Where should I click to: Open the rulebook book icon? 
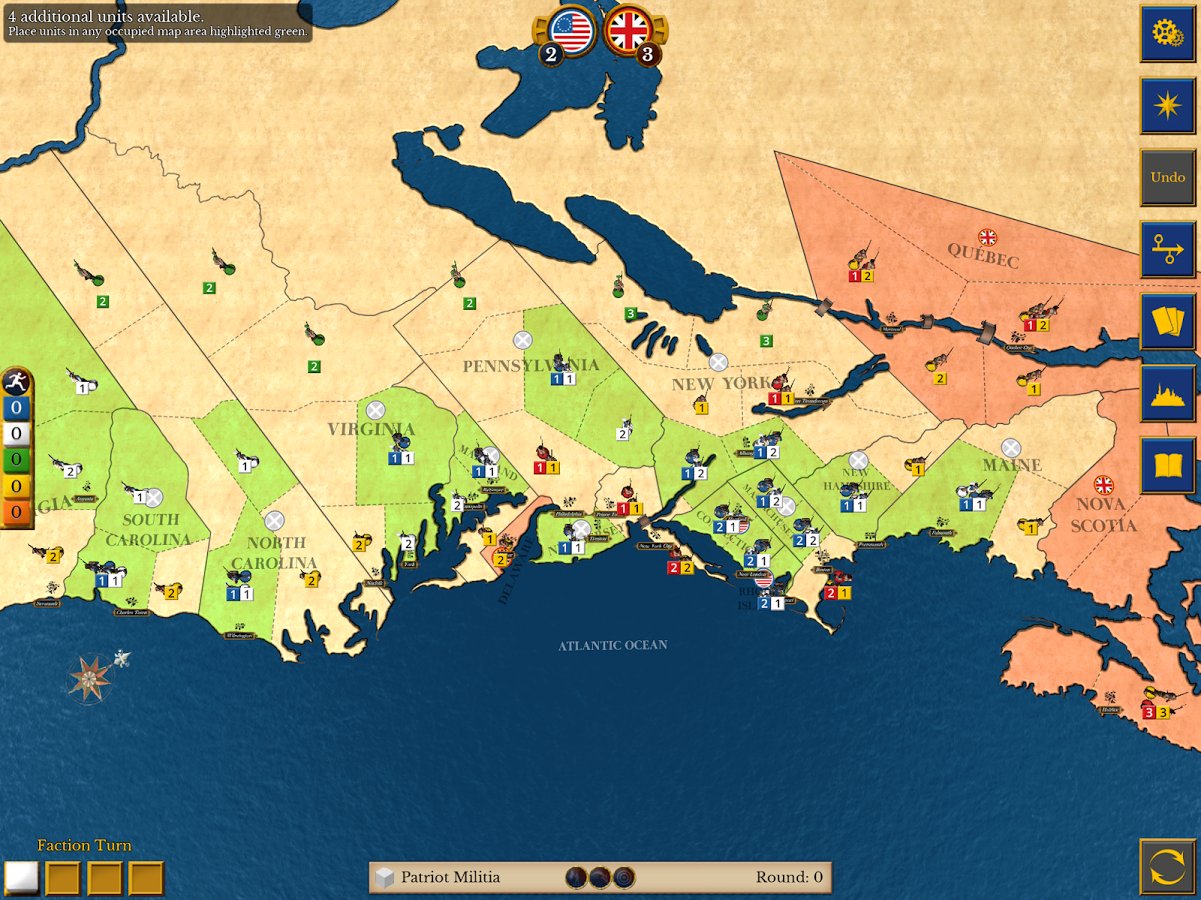pyautogui.click(x=1167, y=466)
